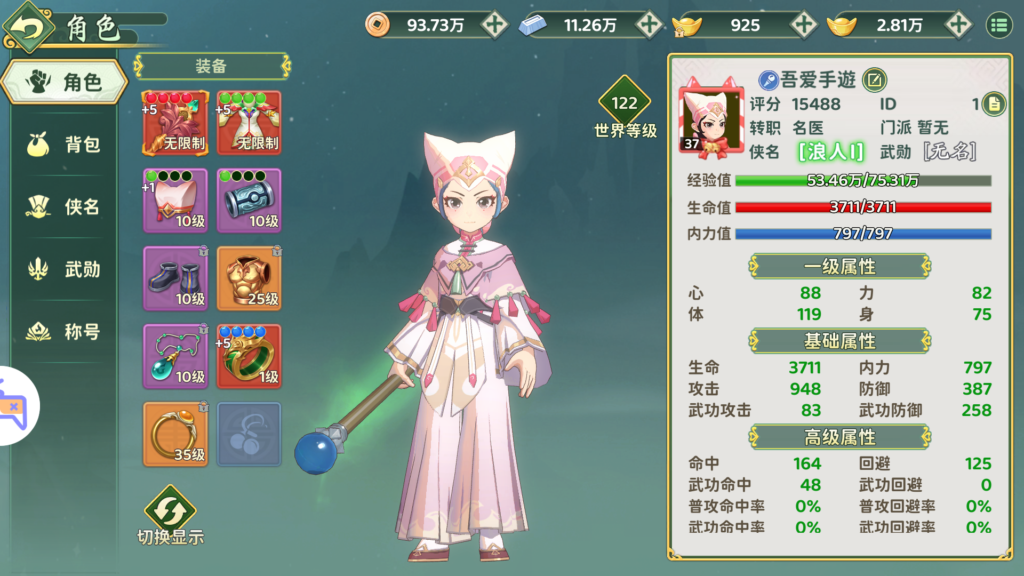The width and height of the screenshot is (1024, 576).
Task: Choose the golden armor level 25 slot
Action: [249, 279]
